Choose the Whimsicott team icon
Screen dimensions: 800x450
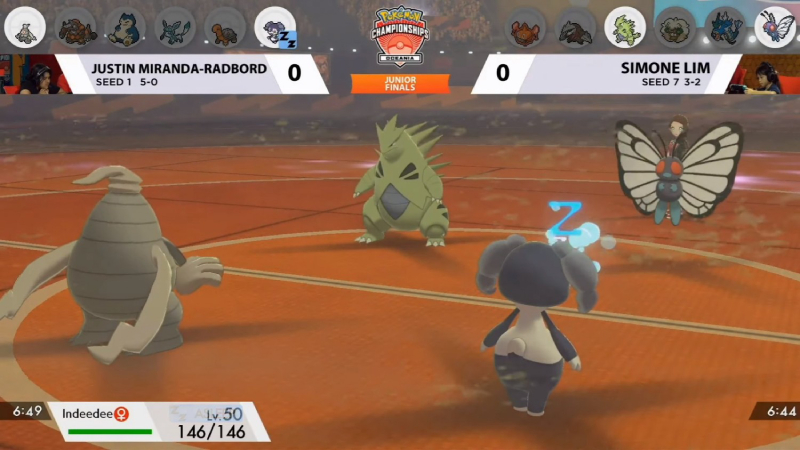pos(676,27)
